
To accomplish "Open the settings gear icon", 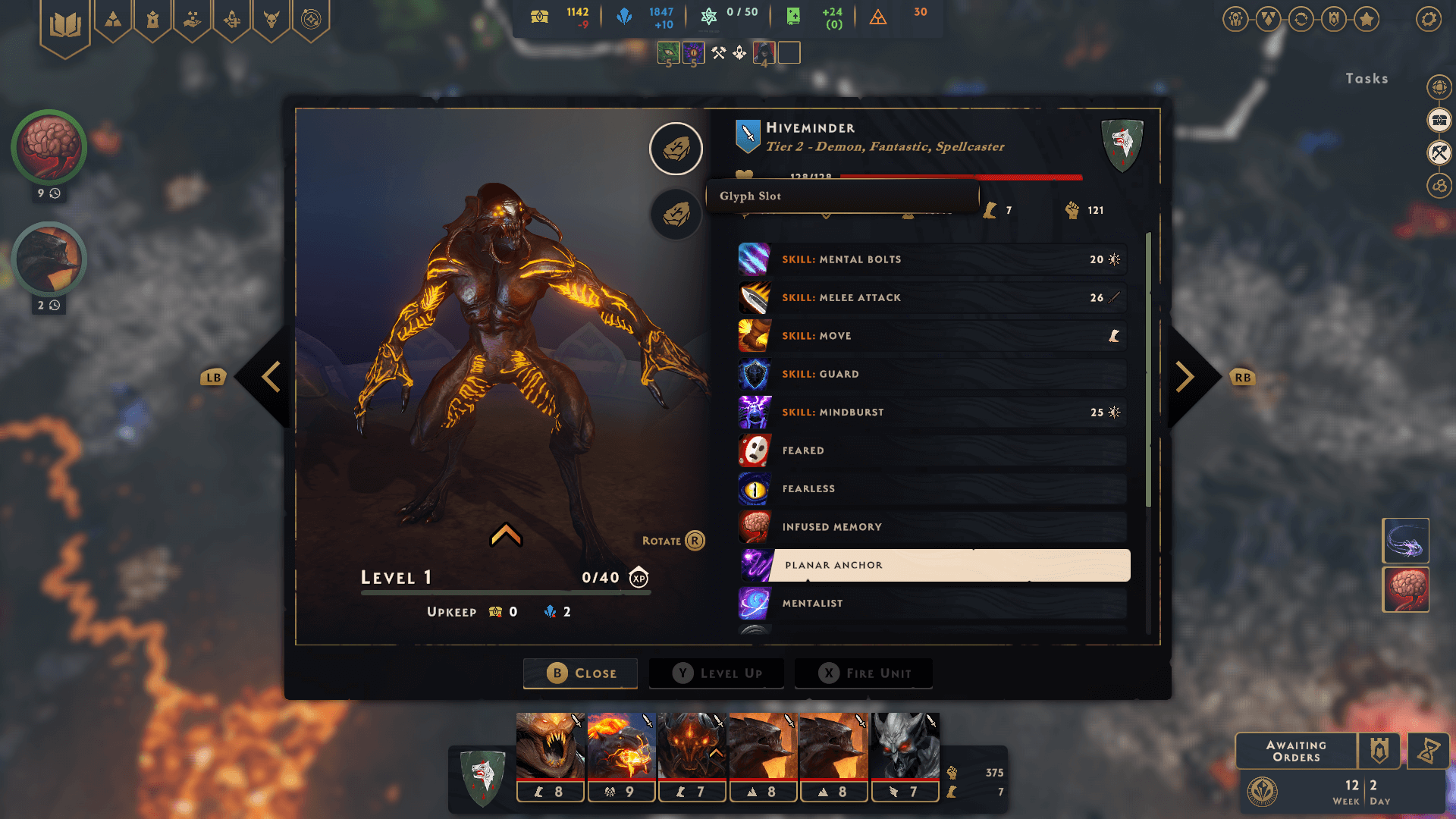I will coord(1429,19).
